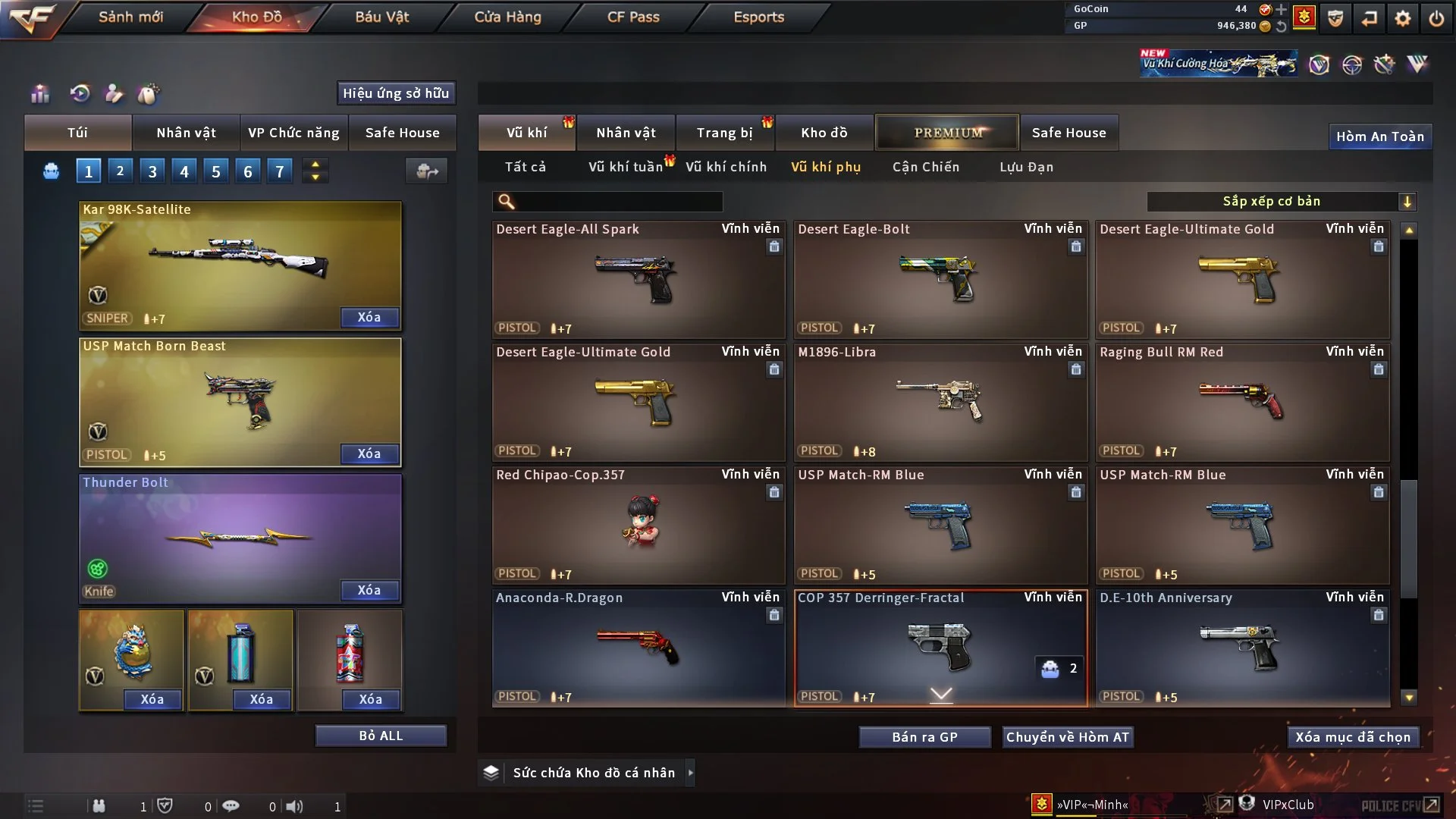Choose bag preset number 3
Screen dimensions: 1456x819
click(x=152, y=171)
